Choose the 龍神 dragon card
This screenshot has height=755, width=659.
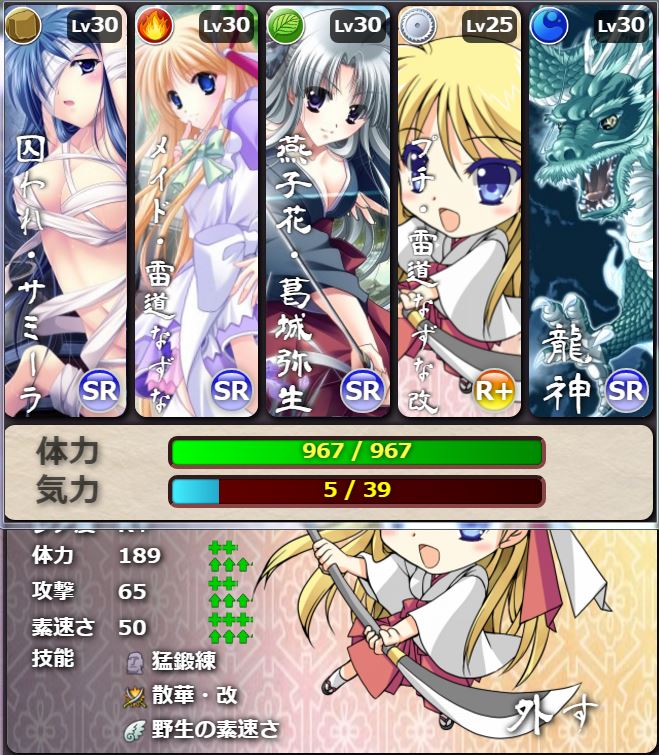click(589, 211)
